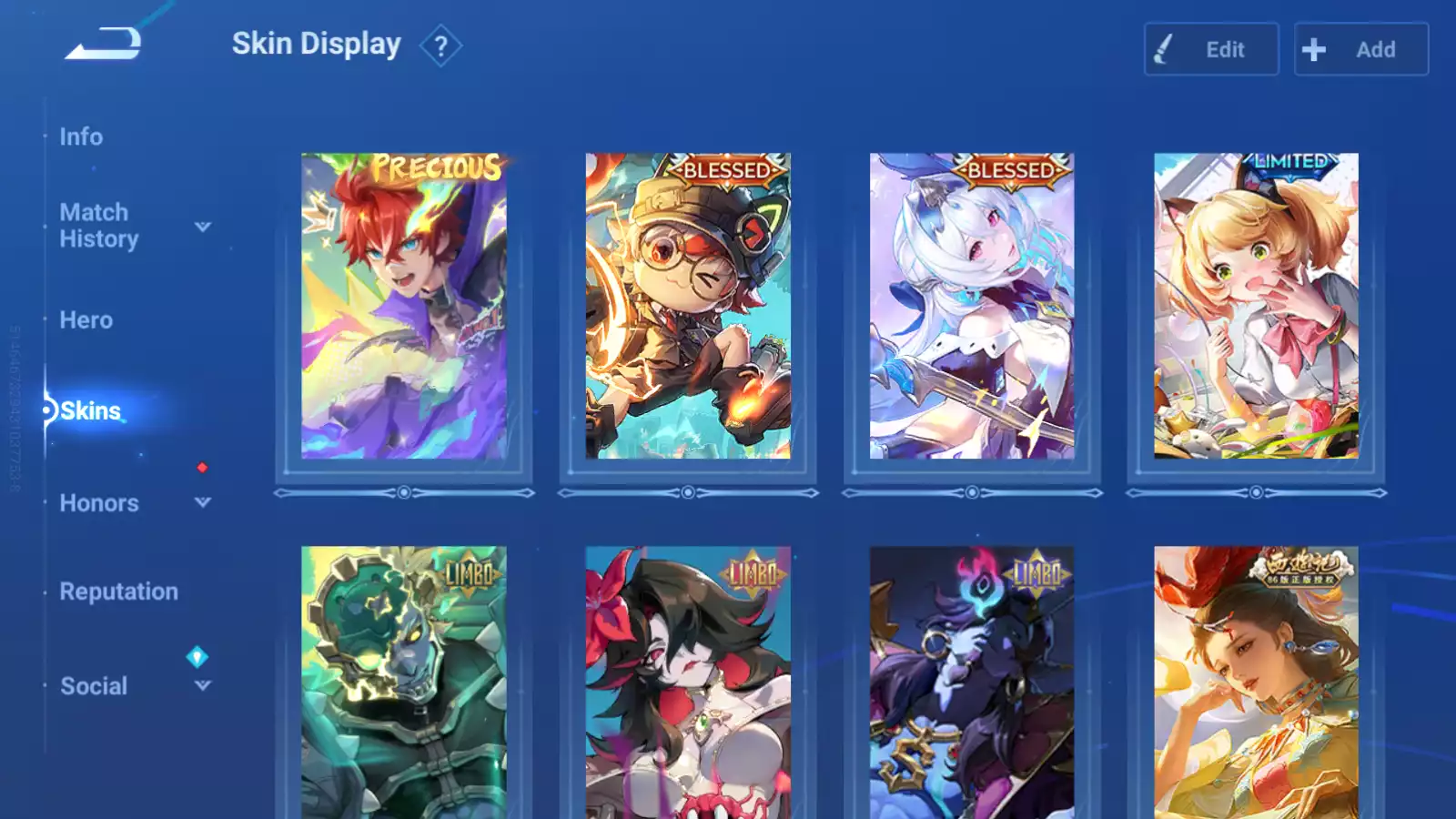Expand the Social dropdown arrow
1456x819 pixels.
(203, 685)
